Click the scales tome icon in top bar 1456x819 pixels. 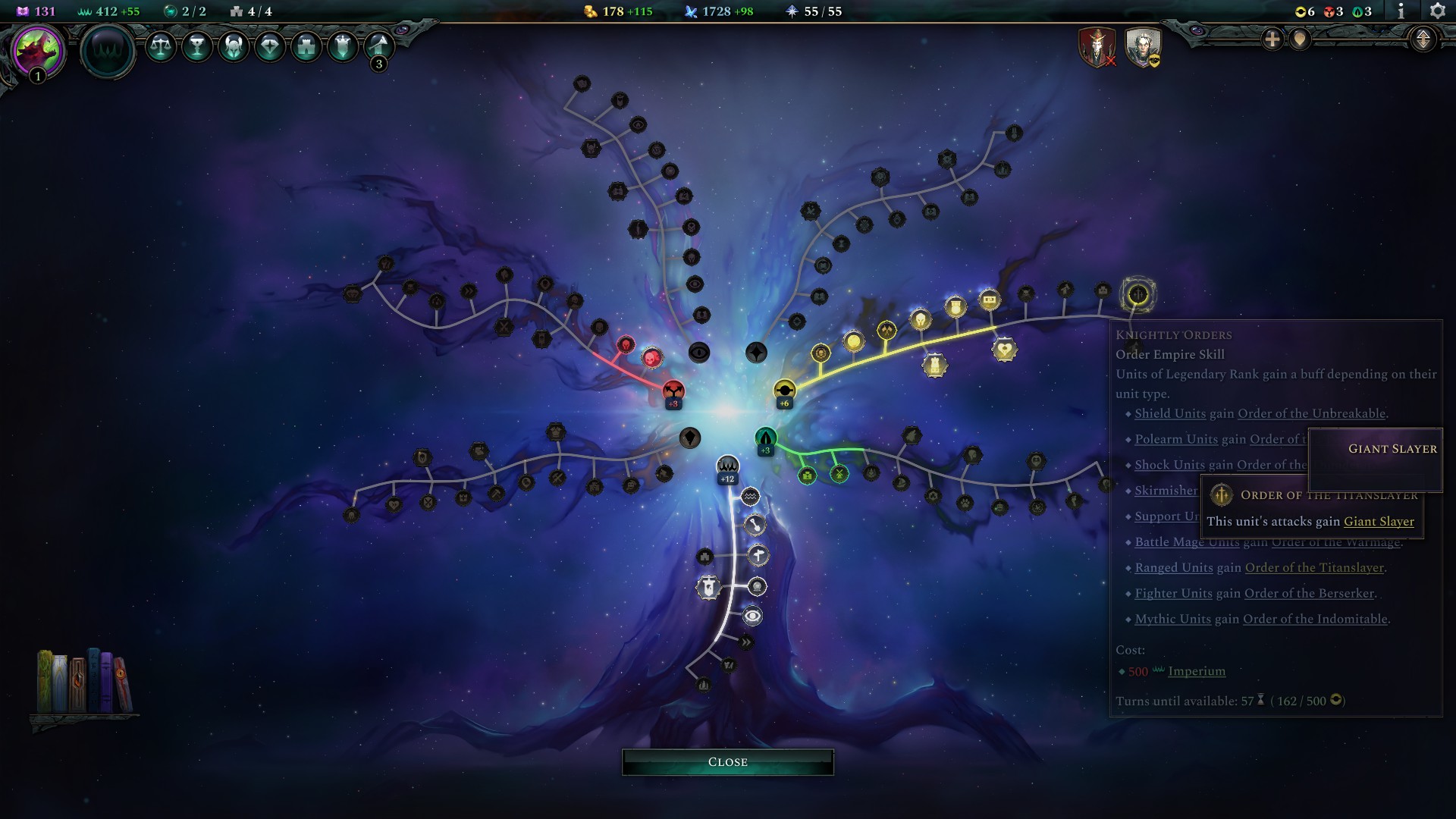pos(161,48)
